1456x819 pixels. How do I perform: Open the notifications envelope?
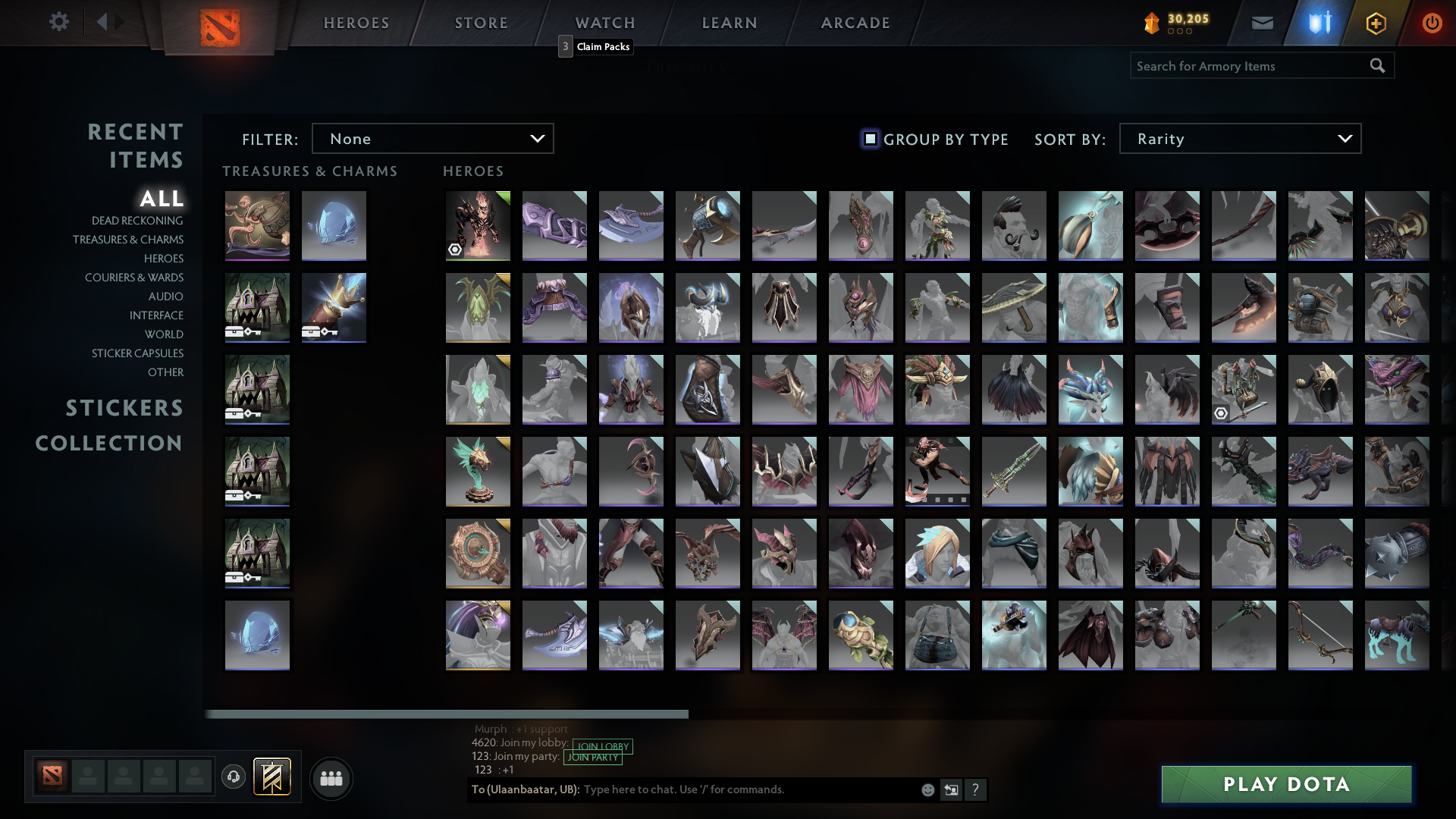tap(1262, 22)
